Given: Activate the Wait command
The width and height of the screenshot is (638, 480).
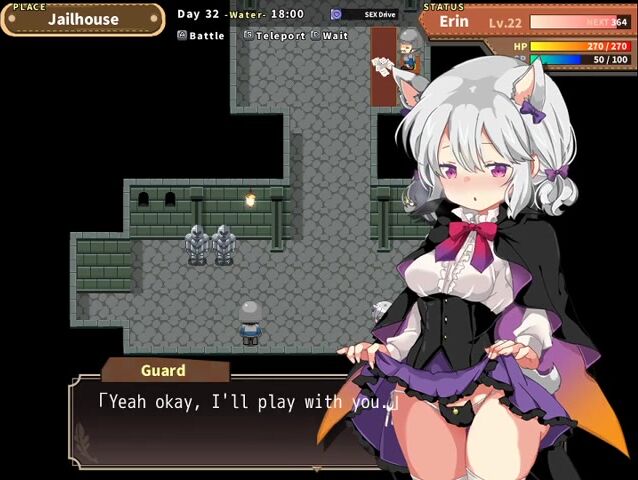Looking at the screenshot, I should click(x=331, y=36).
